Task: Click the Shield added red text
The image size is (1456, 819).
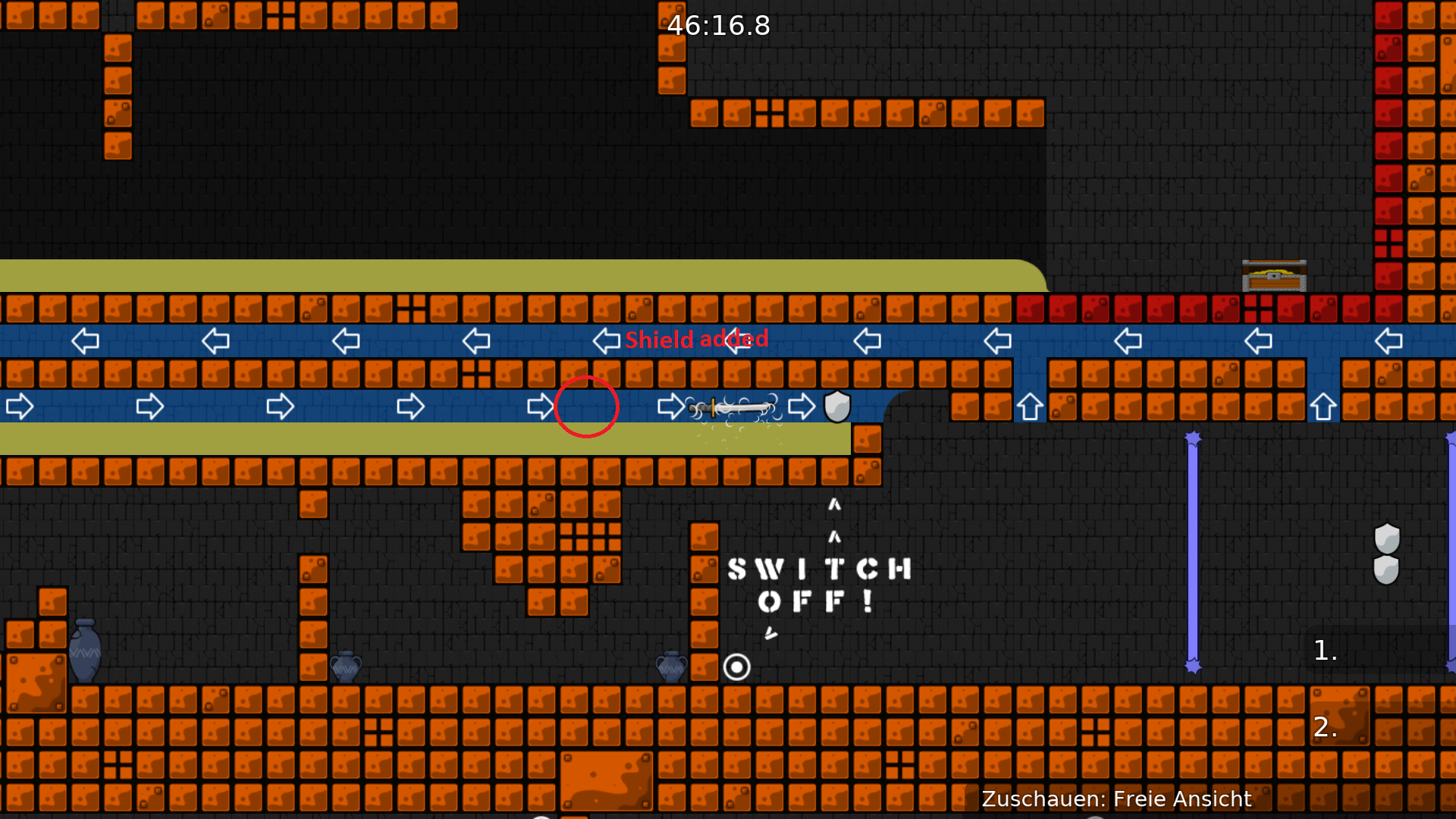Action: [x=697, y=340]
